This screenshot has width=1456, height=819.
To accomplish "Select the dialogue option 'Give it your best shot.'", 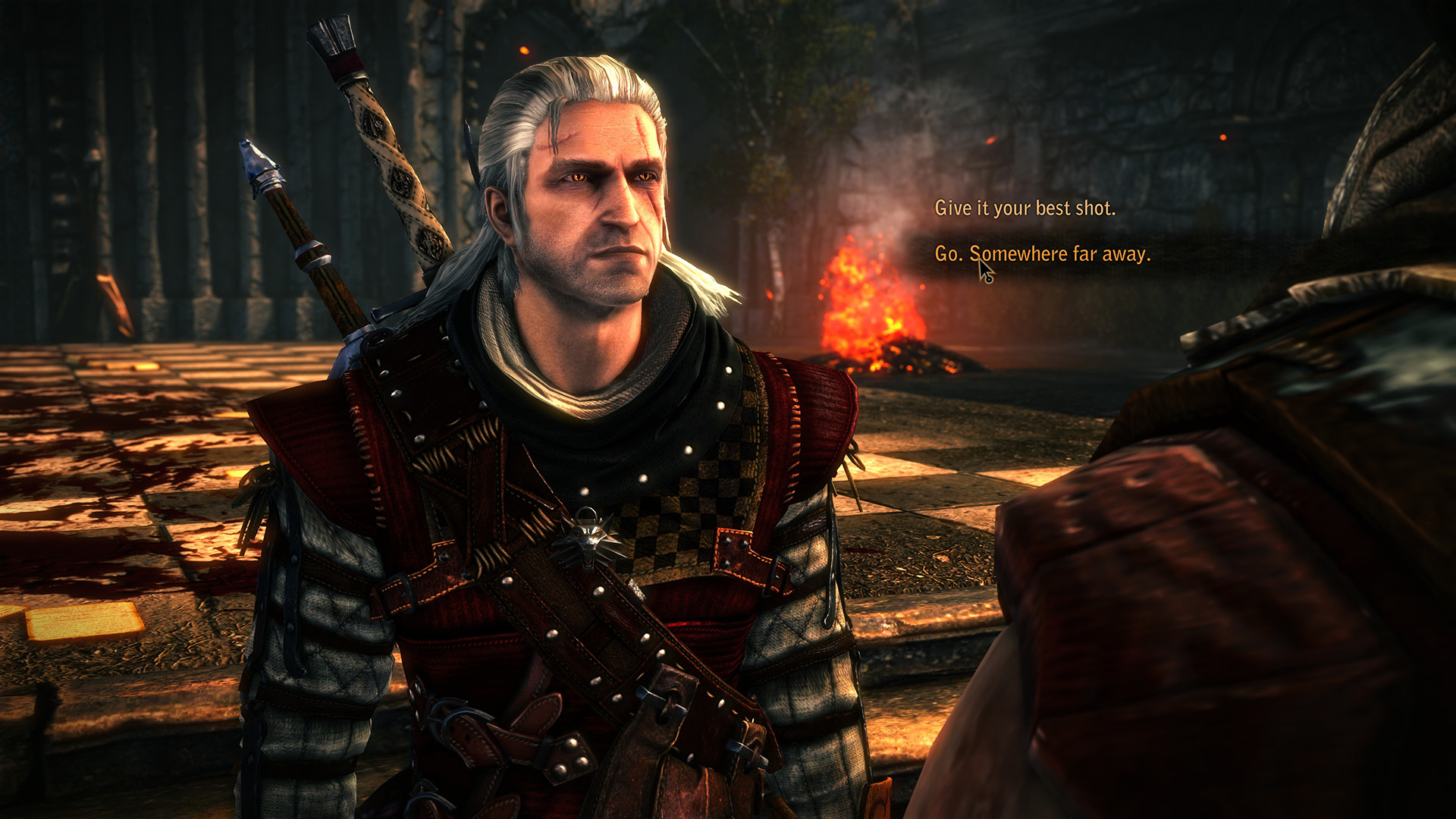I will 1025,206.
